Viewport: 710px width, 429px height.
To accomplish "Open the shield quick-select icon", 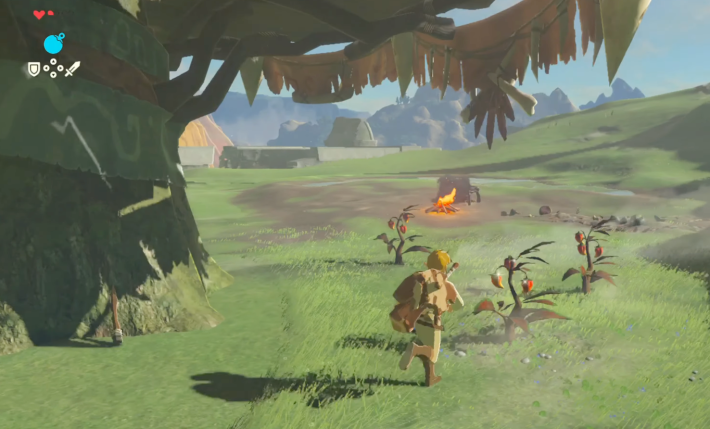I will coord(33,69).
